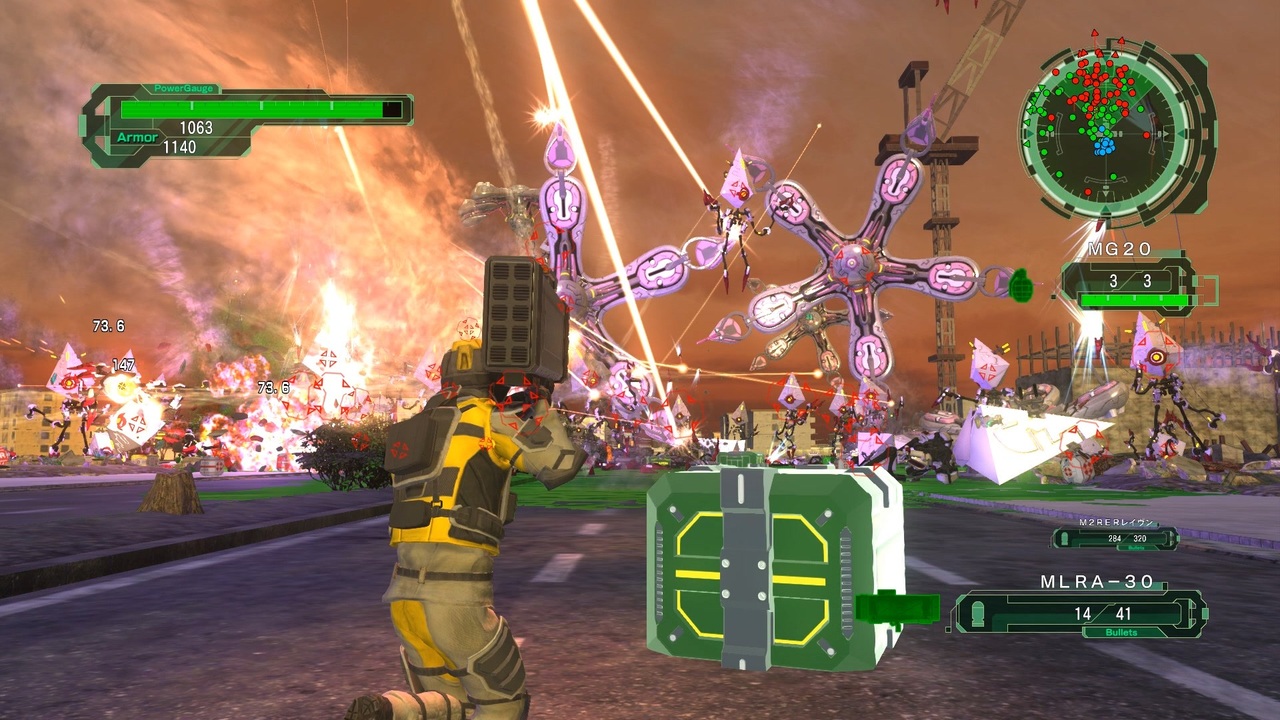Switch to the M2RER secondary weapon panel

(x=1114, y=538)
